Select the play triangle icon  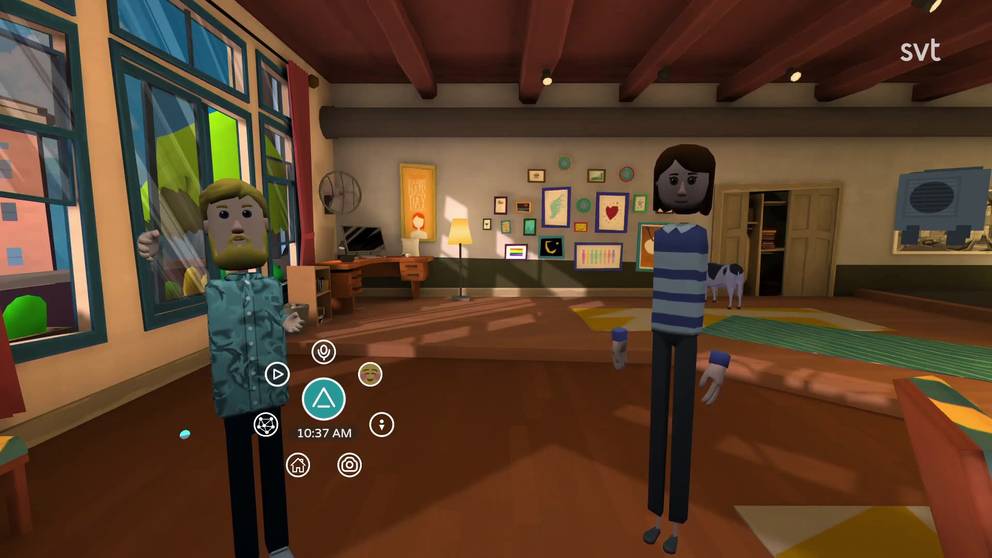276,374
